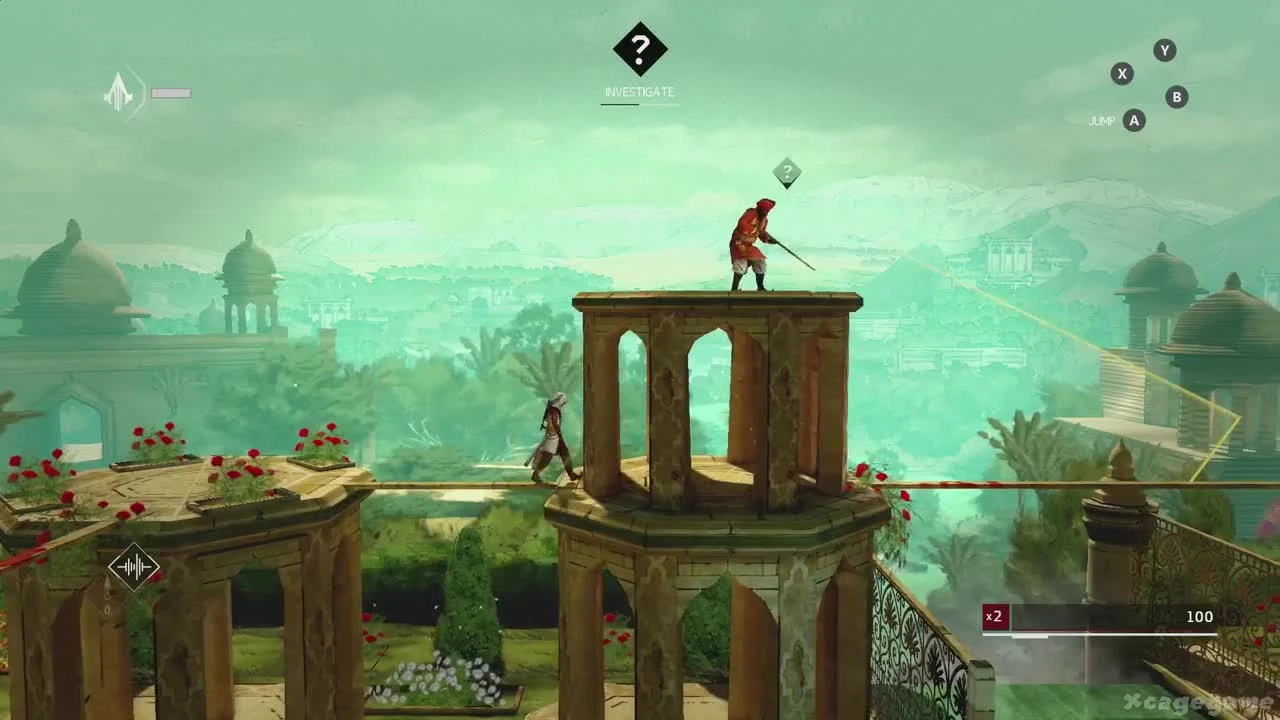Click the INVESTIGATE label text

pos(639,91)
